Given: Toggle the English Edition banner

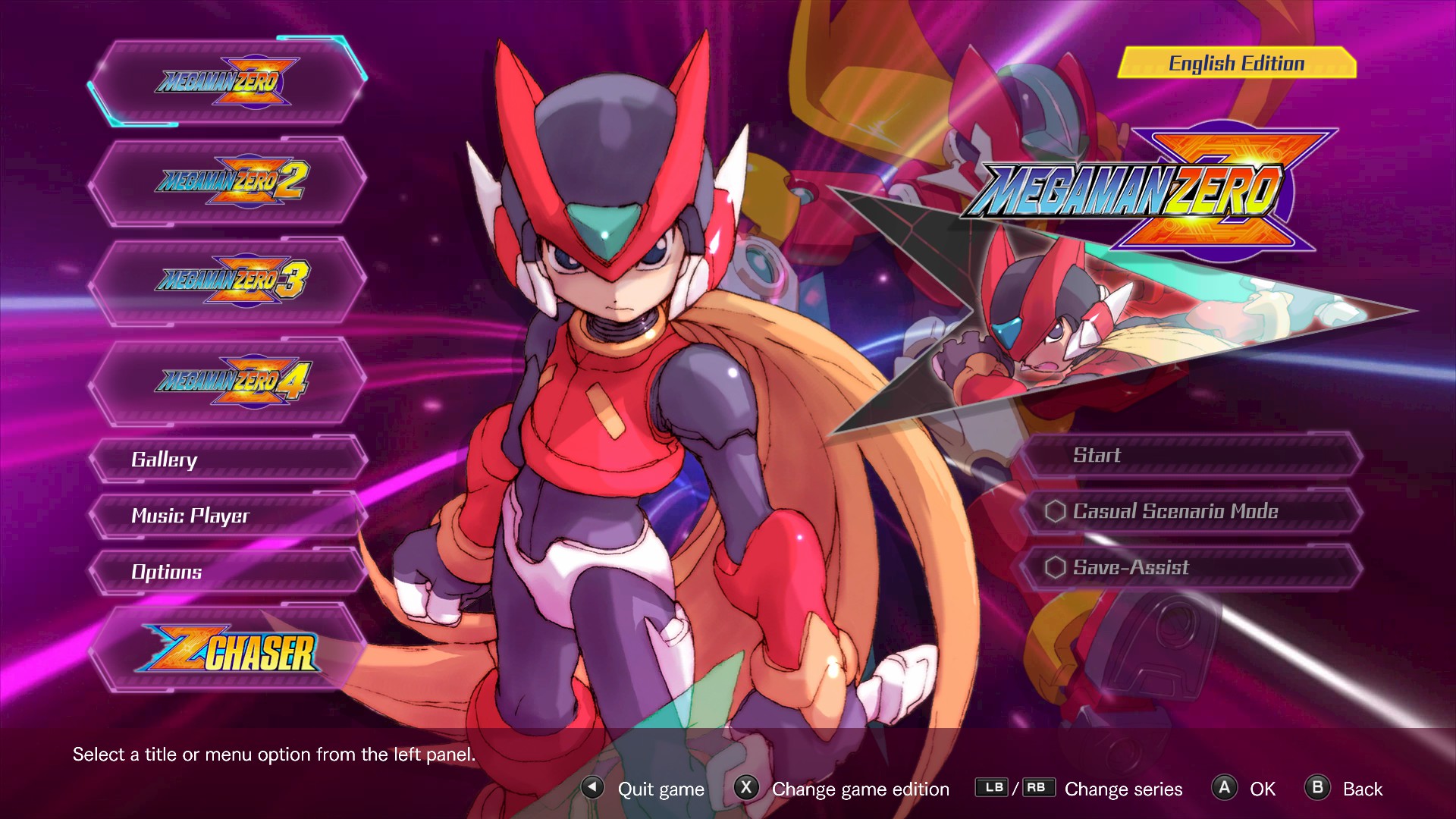Looking at the screenshot, I should pyautogui.click(x=1236, y=64).
